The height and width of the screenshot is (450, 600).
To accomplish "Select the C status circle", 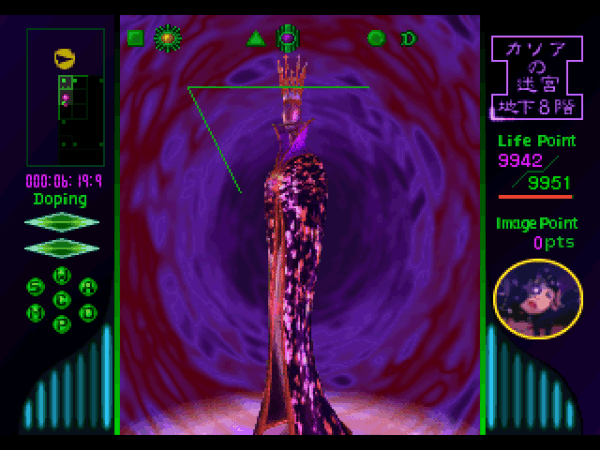I will (62, 299).
